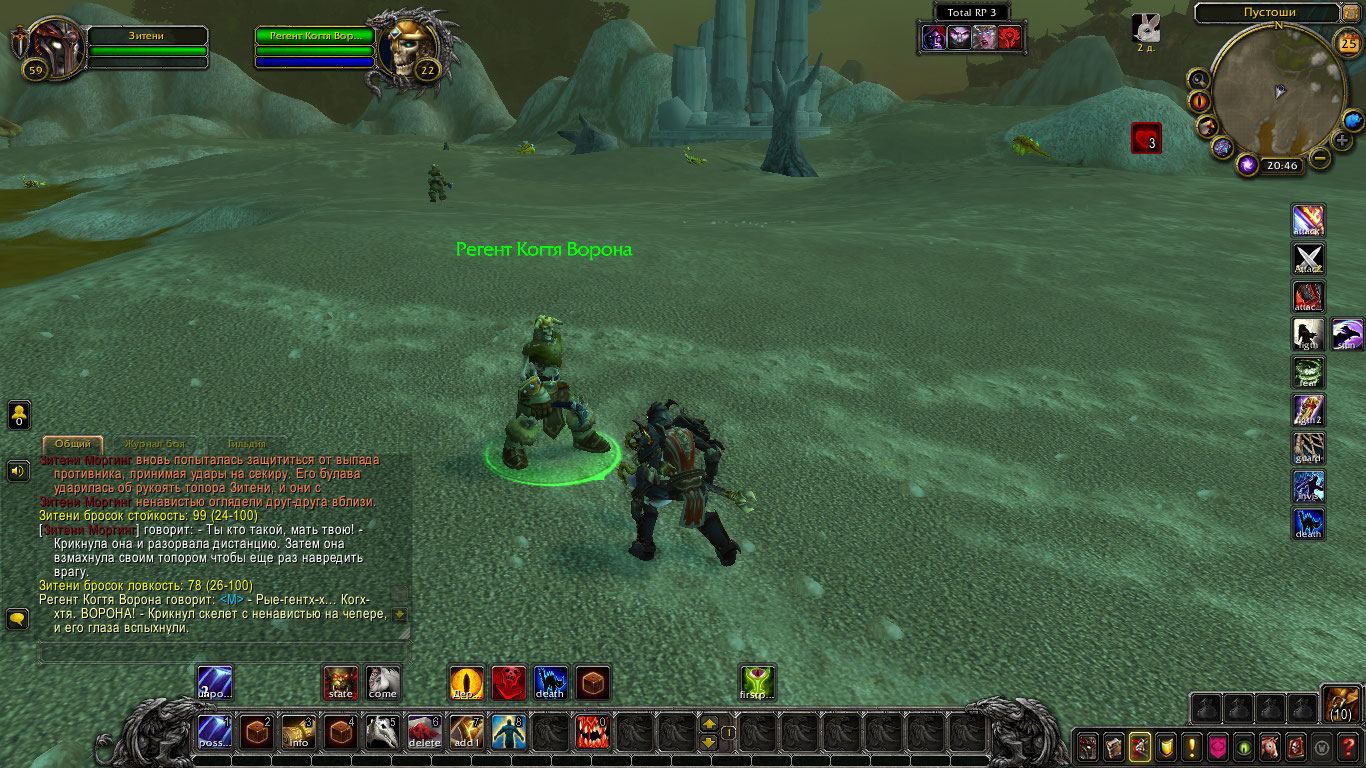Open the Журнал боя combat log tab
Viewport: 1366px width, 768px height.
click(154, 443)
